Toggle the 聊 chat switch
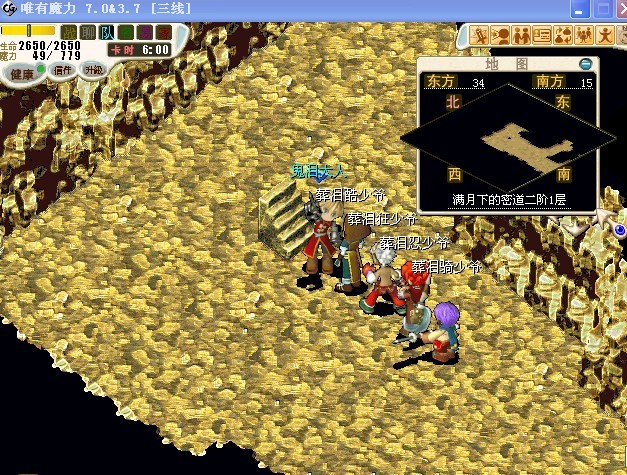627x475 pixels. [x=88, y=32]
